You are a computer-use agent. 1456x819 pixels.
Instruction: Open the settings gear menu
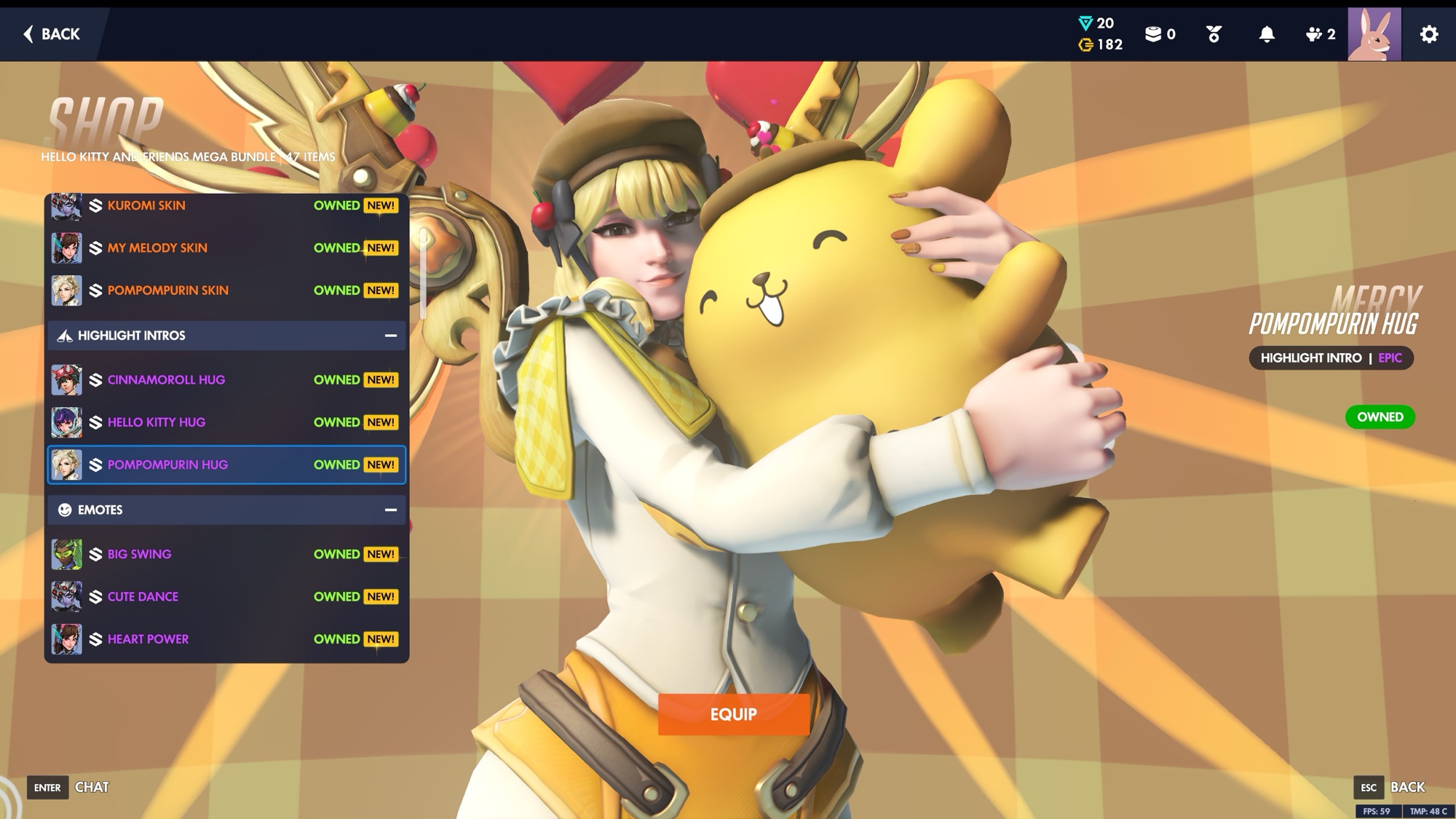(x=1428, y=34)
